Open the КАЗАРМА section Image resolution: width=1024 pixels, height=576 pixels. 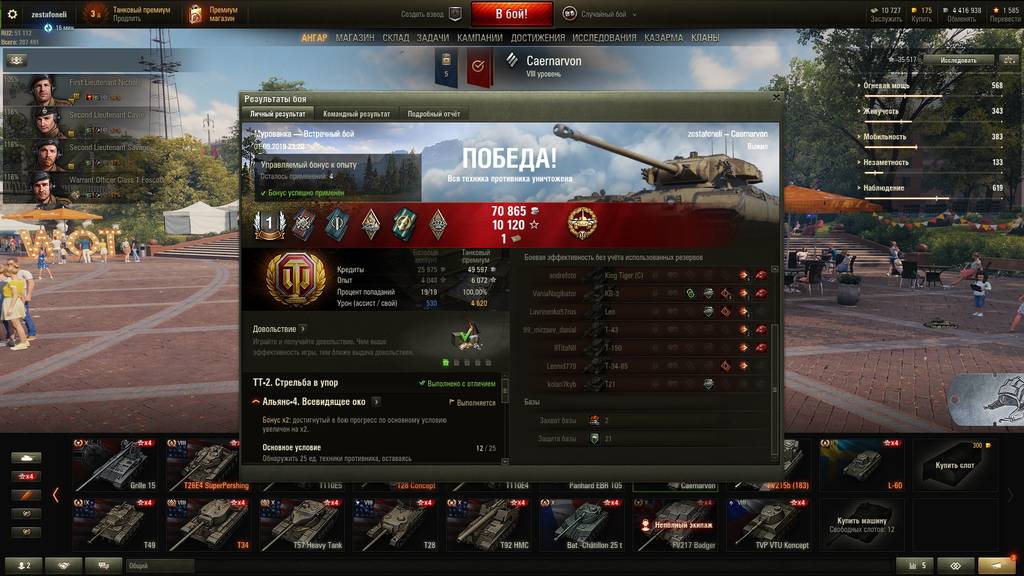pos(664,38)
